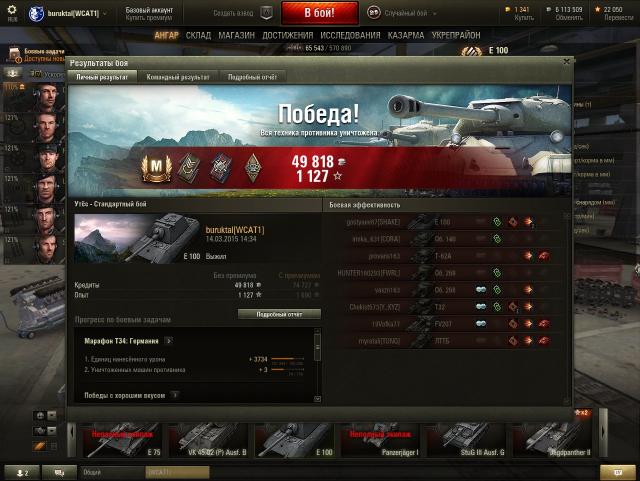Pick the StuG III Ausf. G tank
The image size is (640, 481).
[x=465, y=440]
